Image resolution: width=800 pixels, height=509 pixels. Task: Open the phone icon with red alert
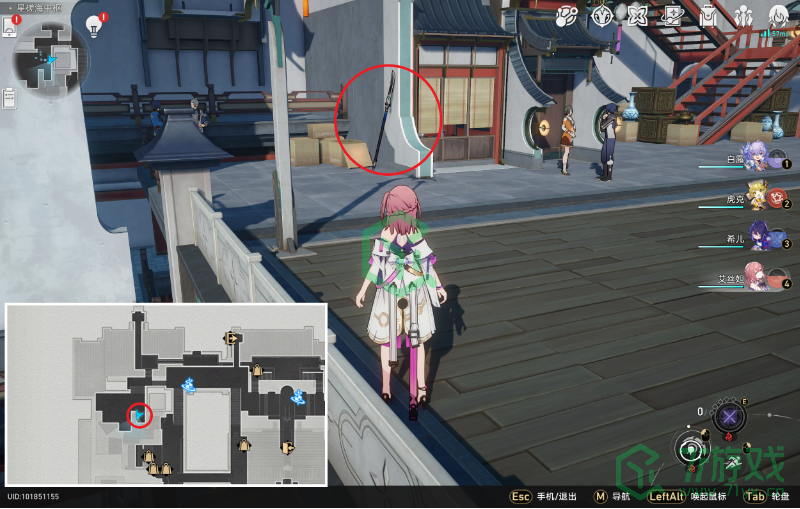[x=10, y=26]
